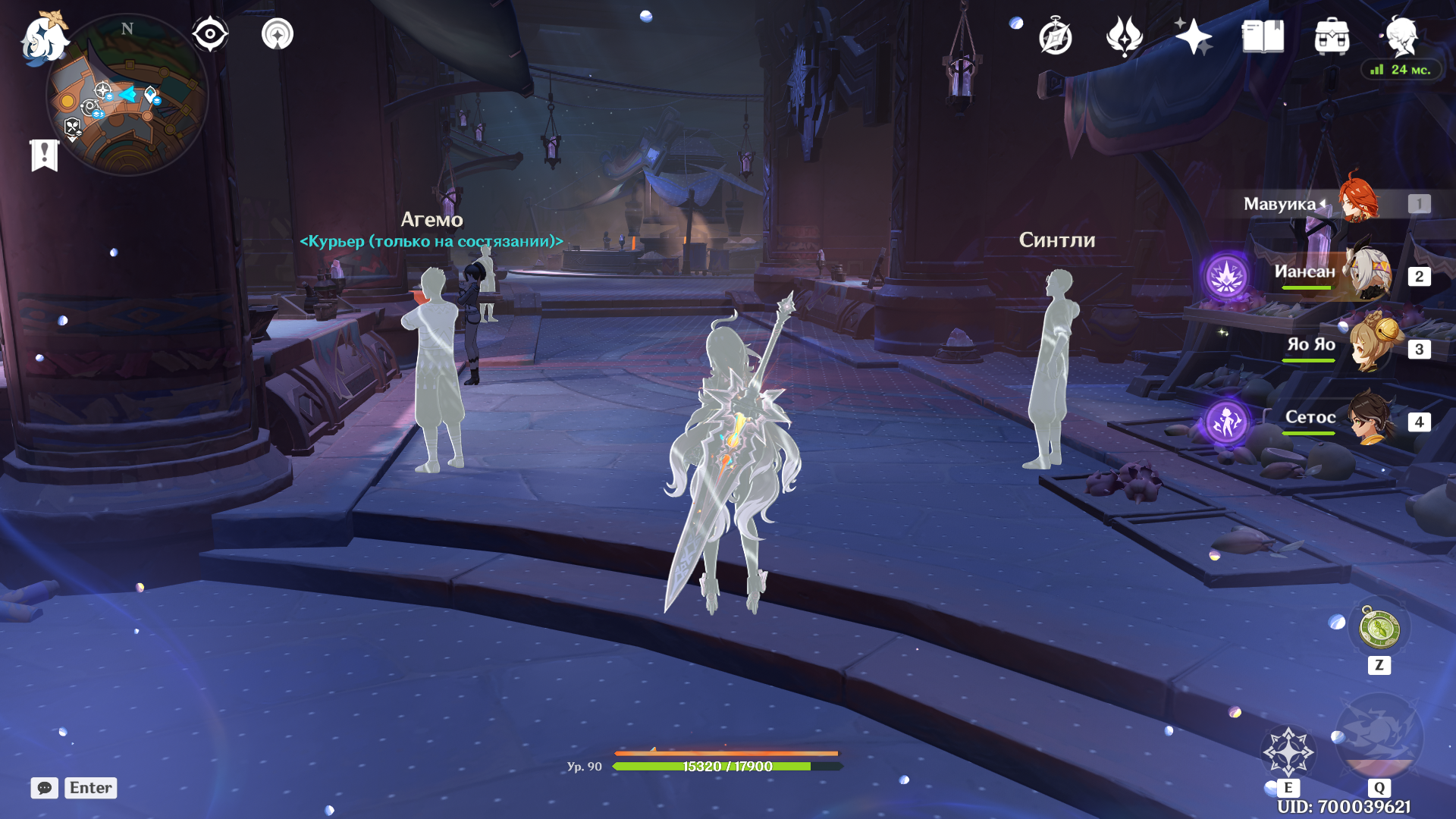1456x819 pixels.
Task: Open the events flame icon
Action: [1124, 36]
